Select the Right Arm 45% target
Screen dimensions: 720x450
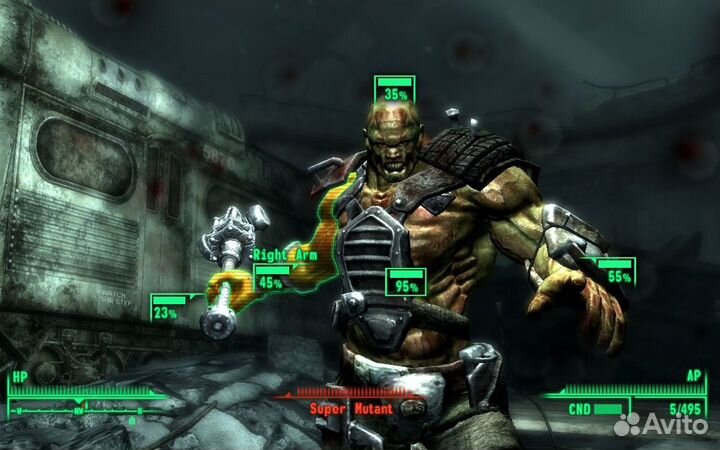[271, 277]
